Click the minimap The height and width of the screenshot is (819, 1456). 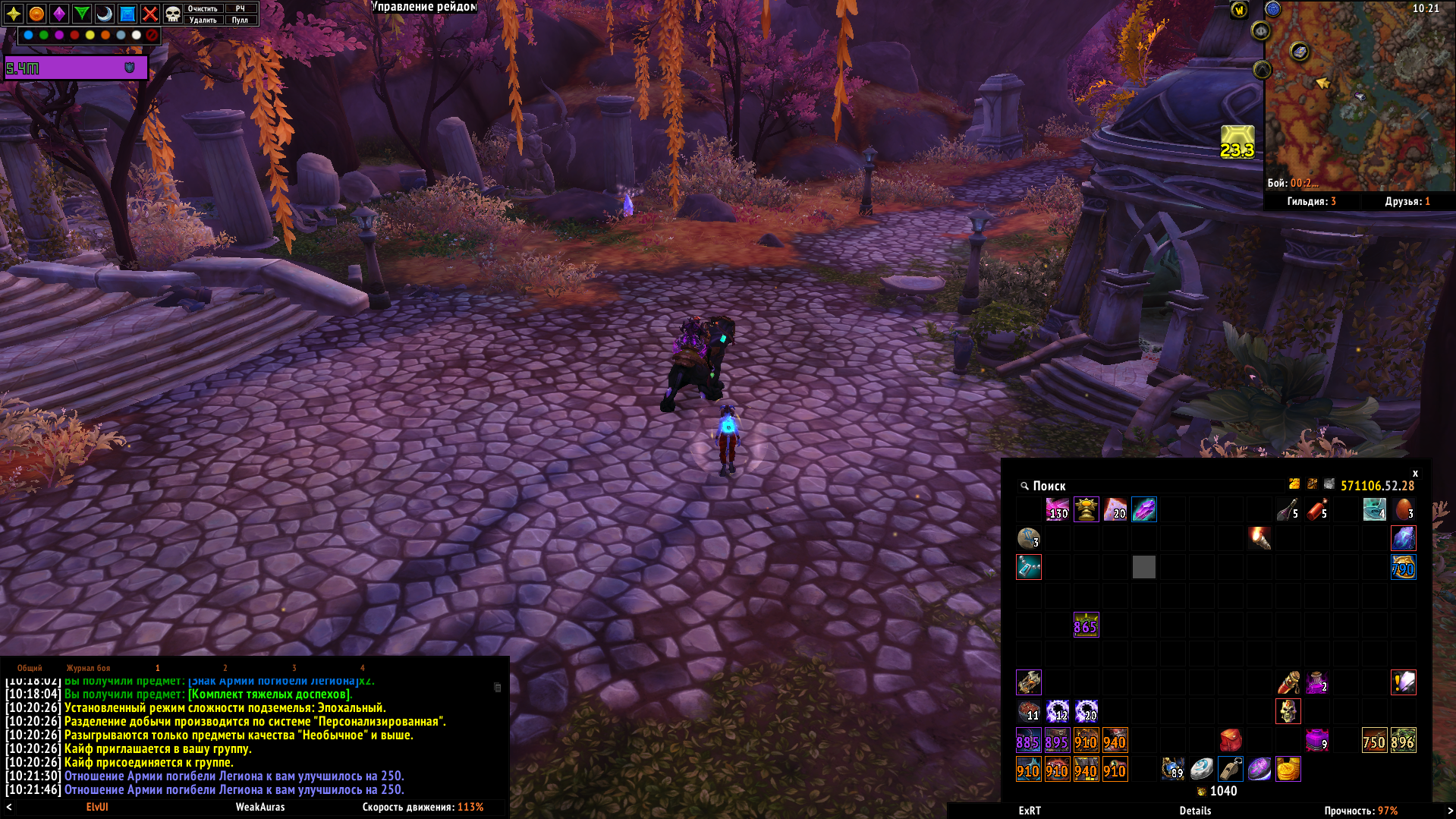click(1358, 95)
